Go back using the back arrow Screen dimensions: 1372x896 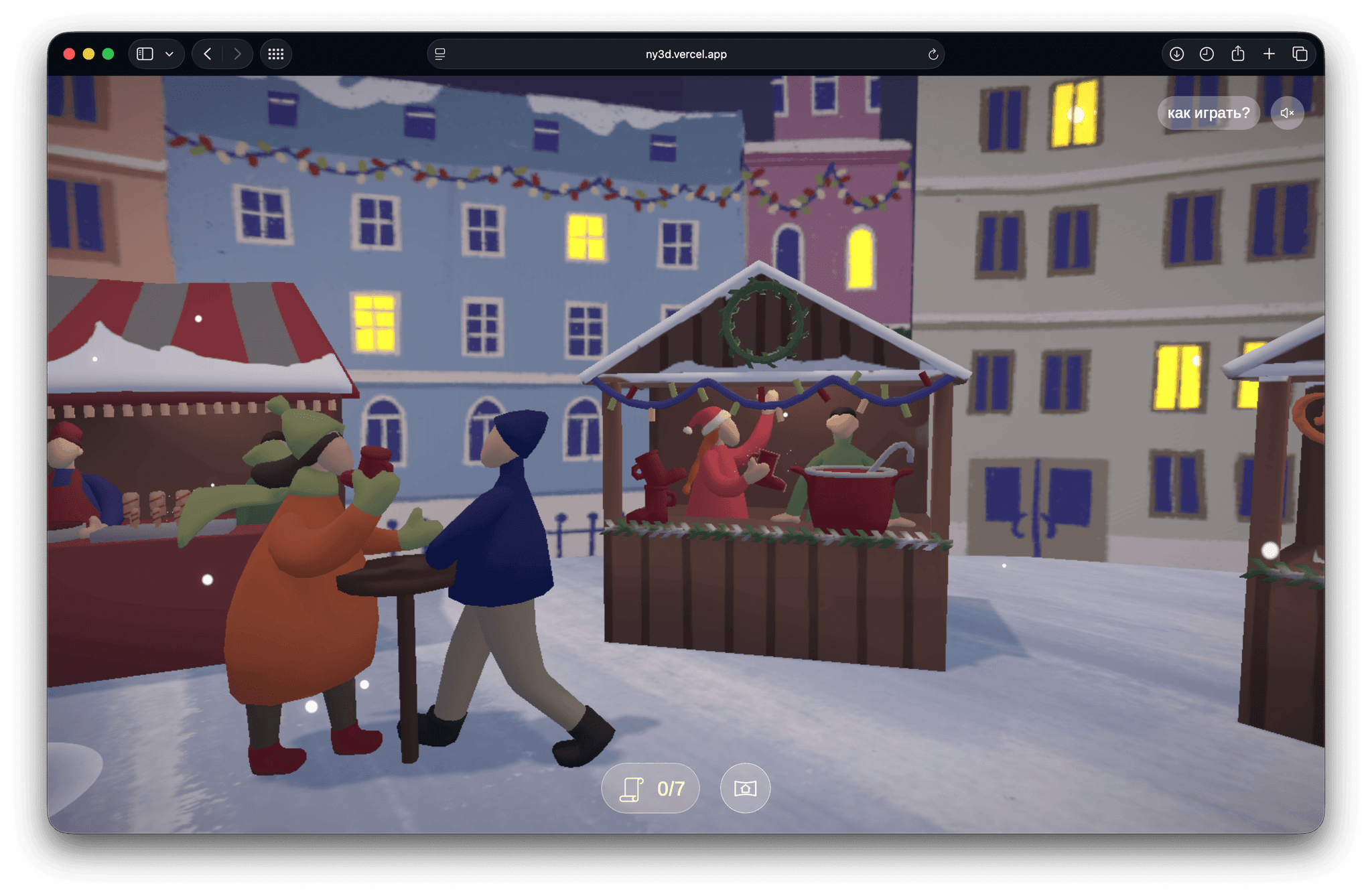pyautogui.click(x=207, y=54)
